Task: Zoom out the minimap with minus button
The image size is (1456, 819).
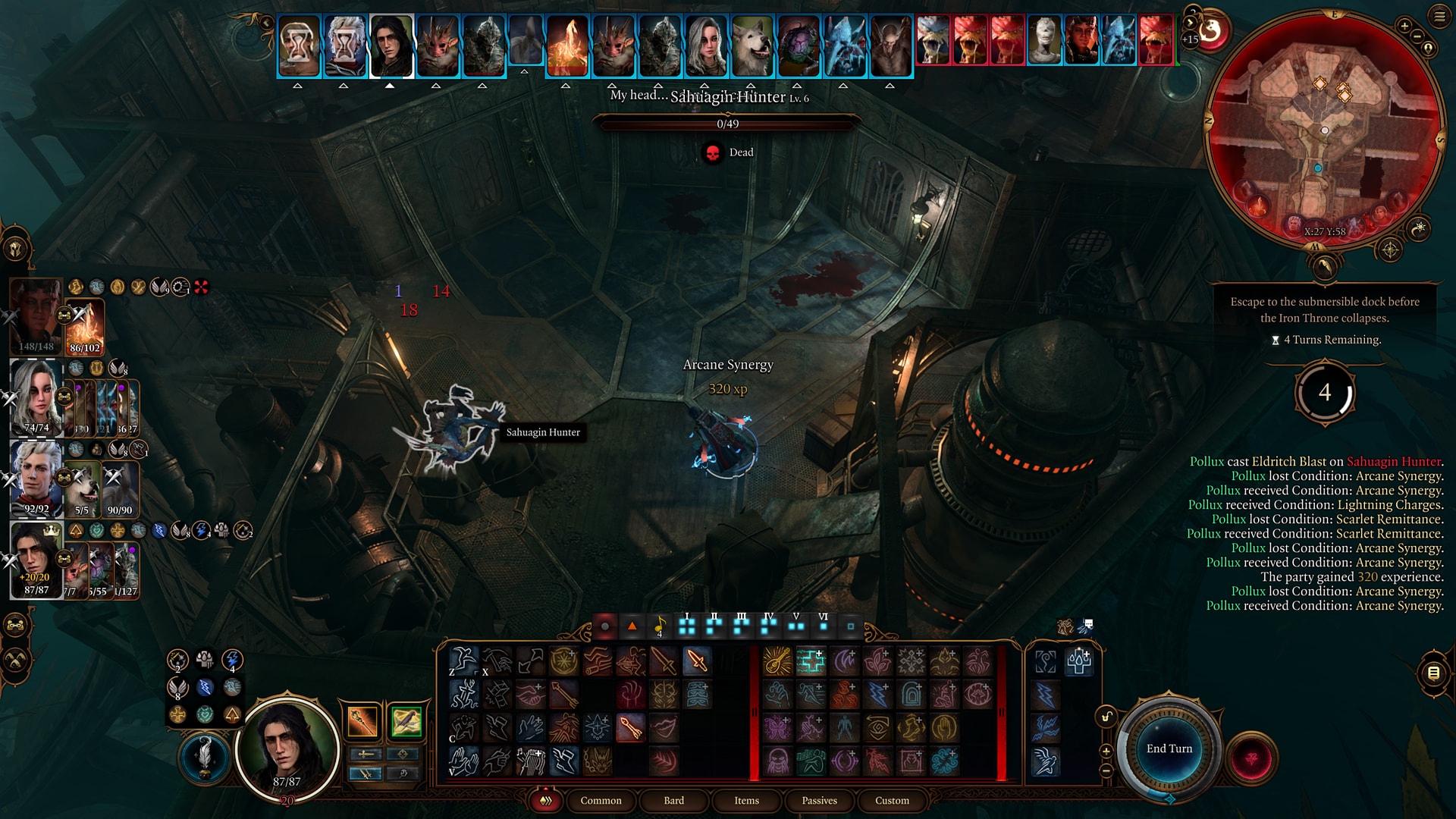Action: coord(1417,36)
